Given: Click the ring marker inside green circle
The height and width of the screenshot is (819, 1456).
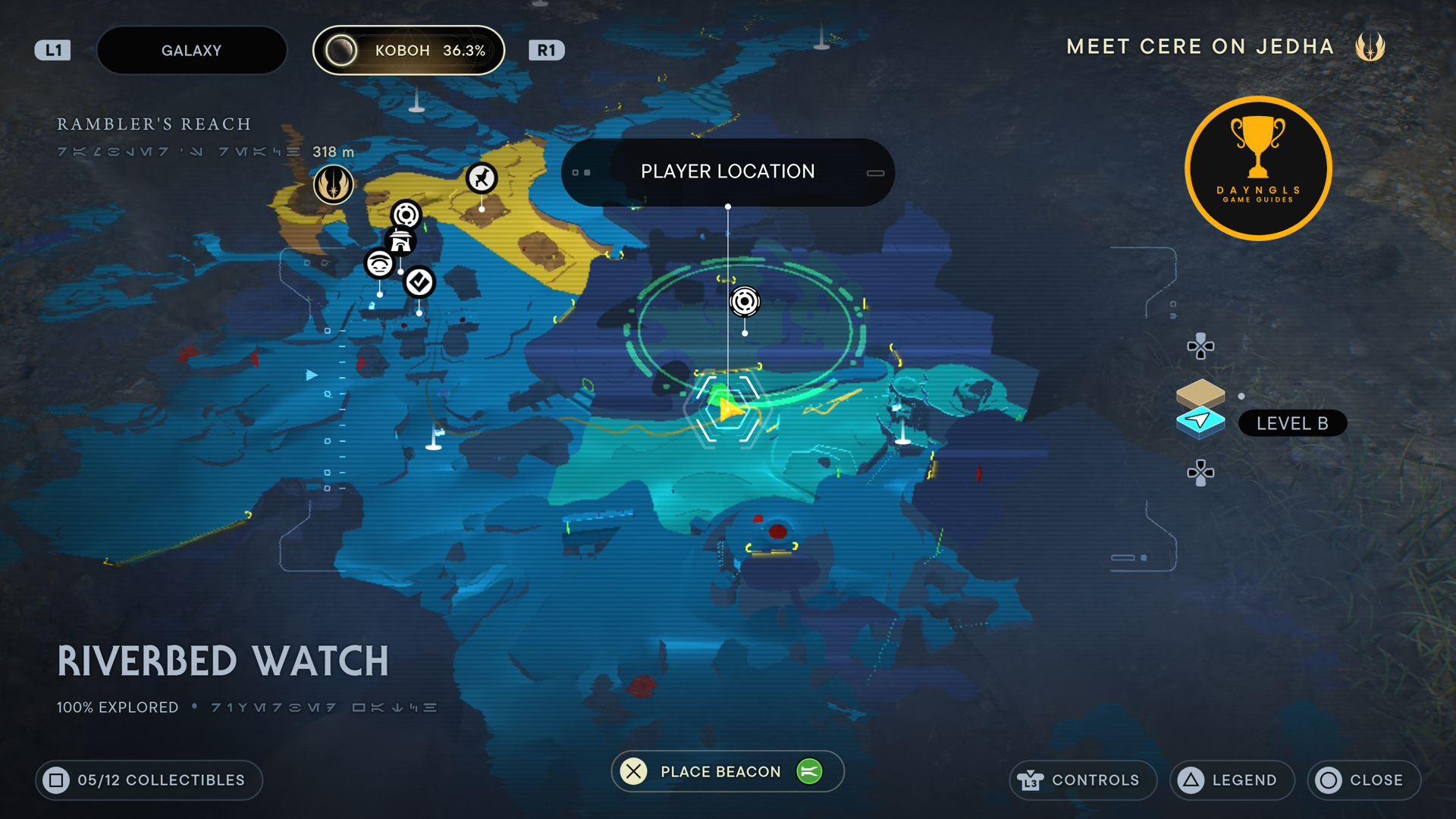Looking at the screenshot, I should 745,302.
